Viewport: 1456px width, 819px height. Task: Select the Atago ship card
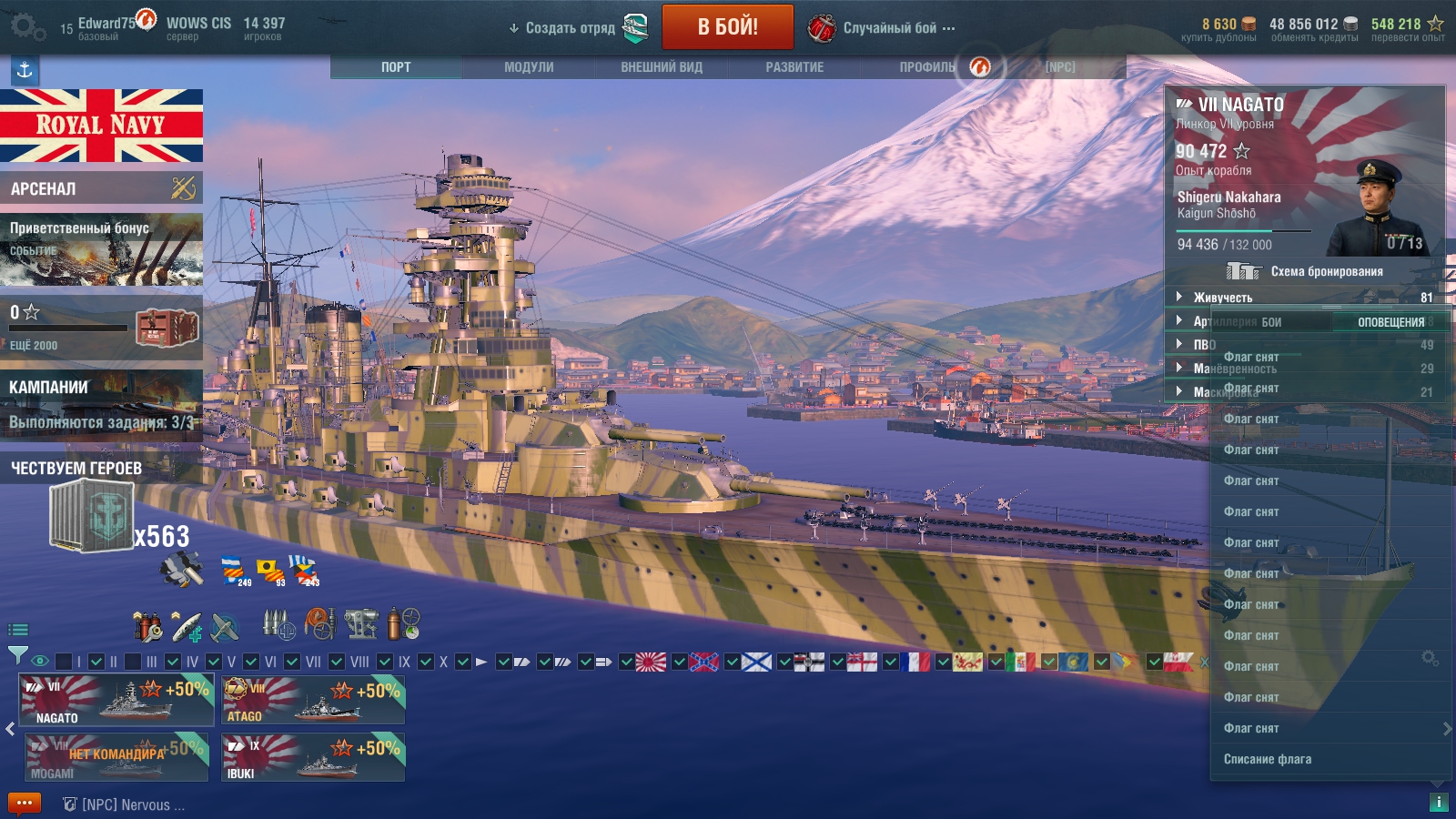pos(313,700)
